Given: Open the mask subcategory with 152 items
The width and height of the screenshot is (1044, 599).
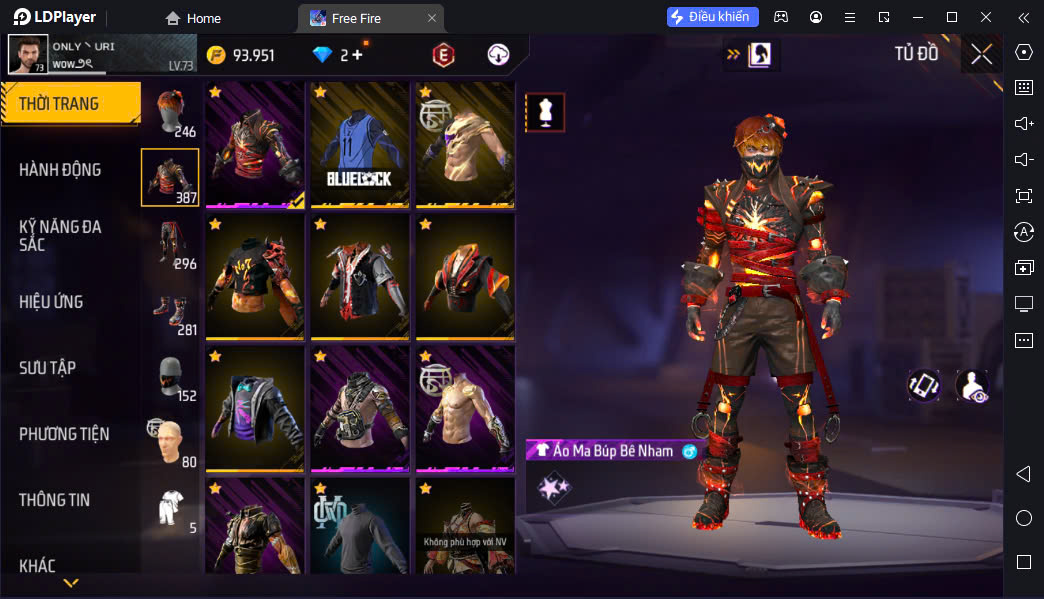Looking at the screenshot, I should [x=171, y=377].
